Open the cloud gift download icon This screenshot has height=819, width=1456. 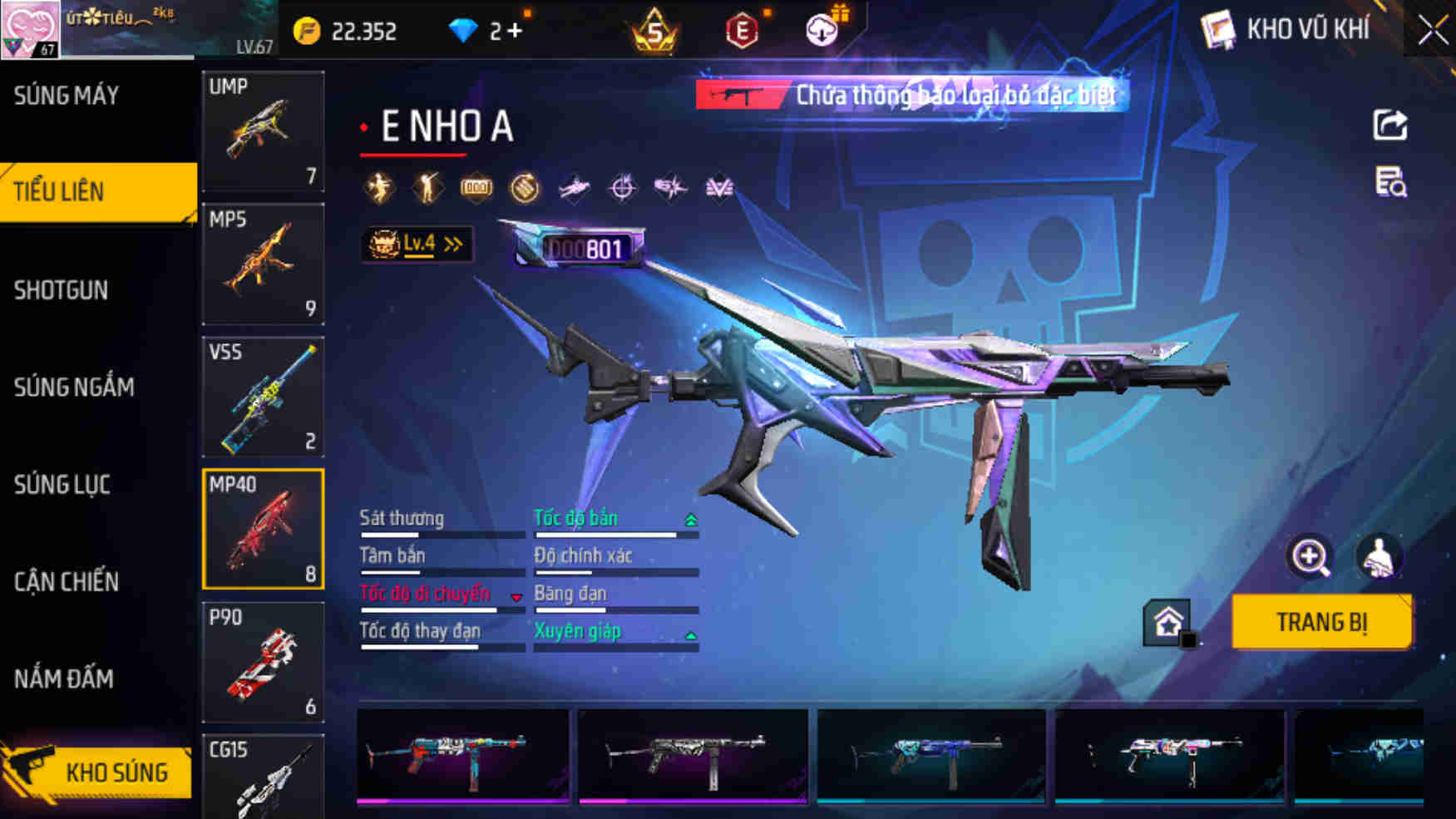[x=822, y=28]
